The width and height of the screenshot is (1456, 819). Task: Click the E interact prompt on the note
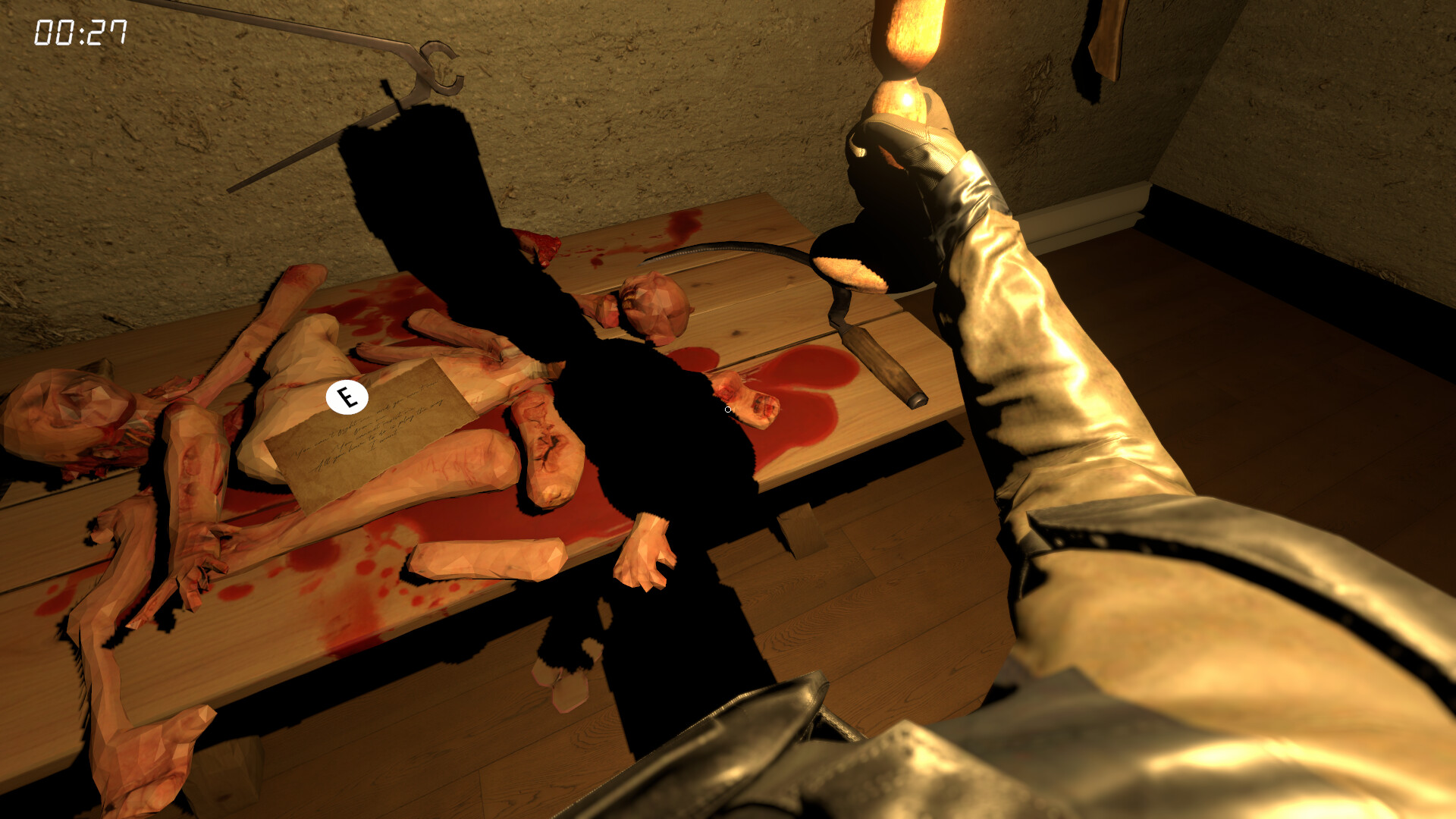coord(347,397)
